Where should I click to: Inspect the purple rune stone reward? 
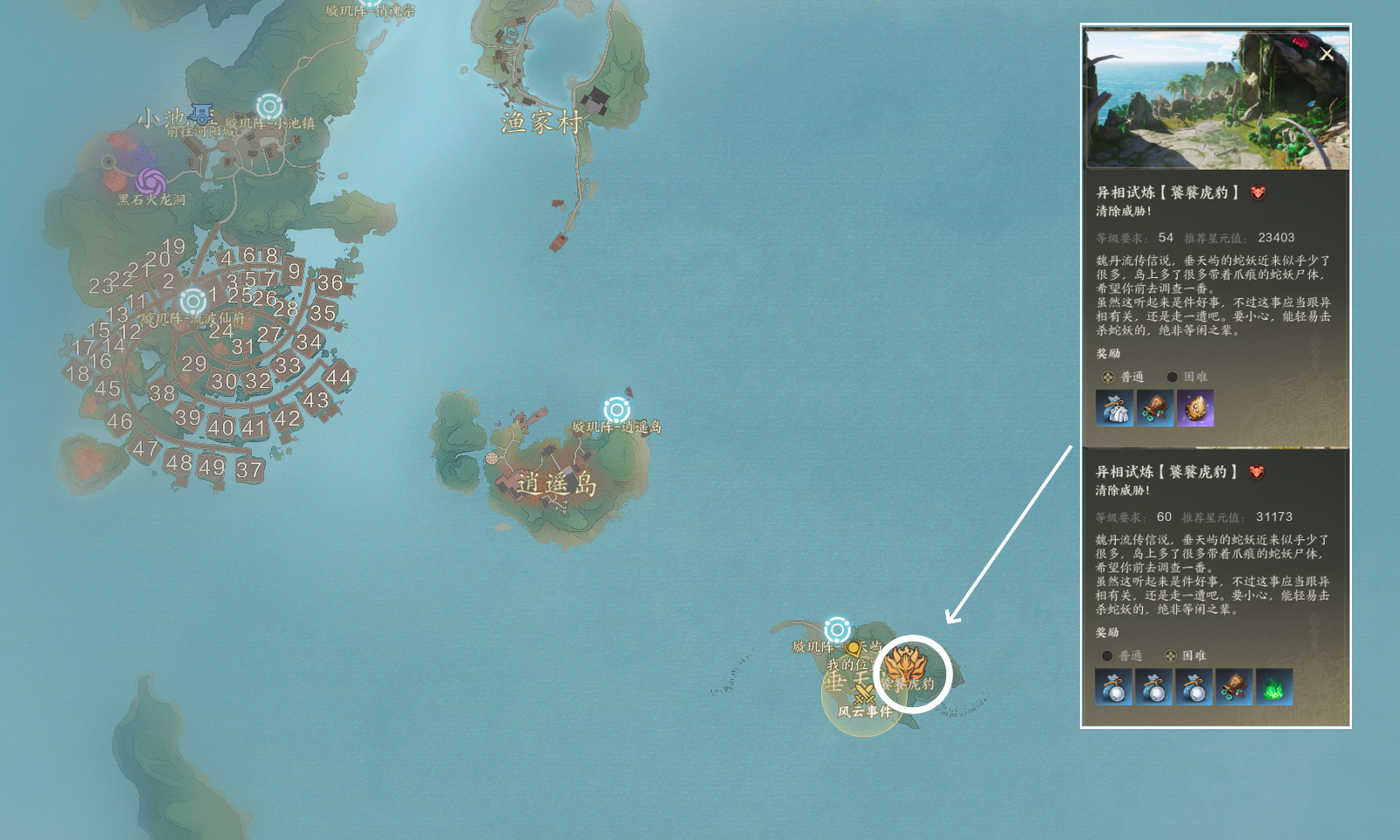(x=1195, y=408)
